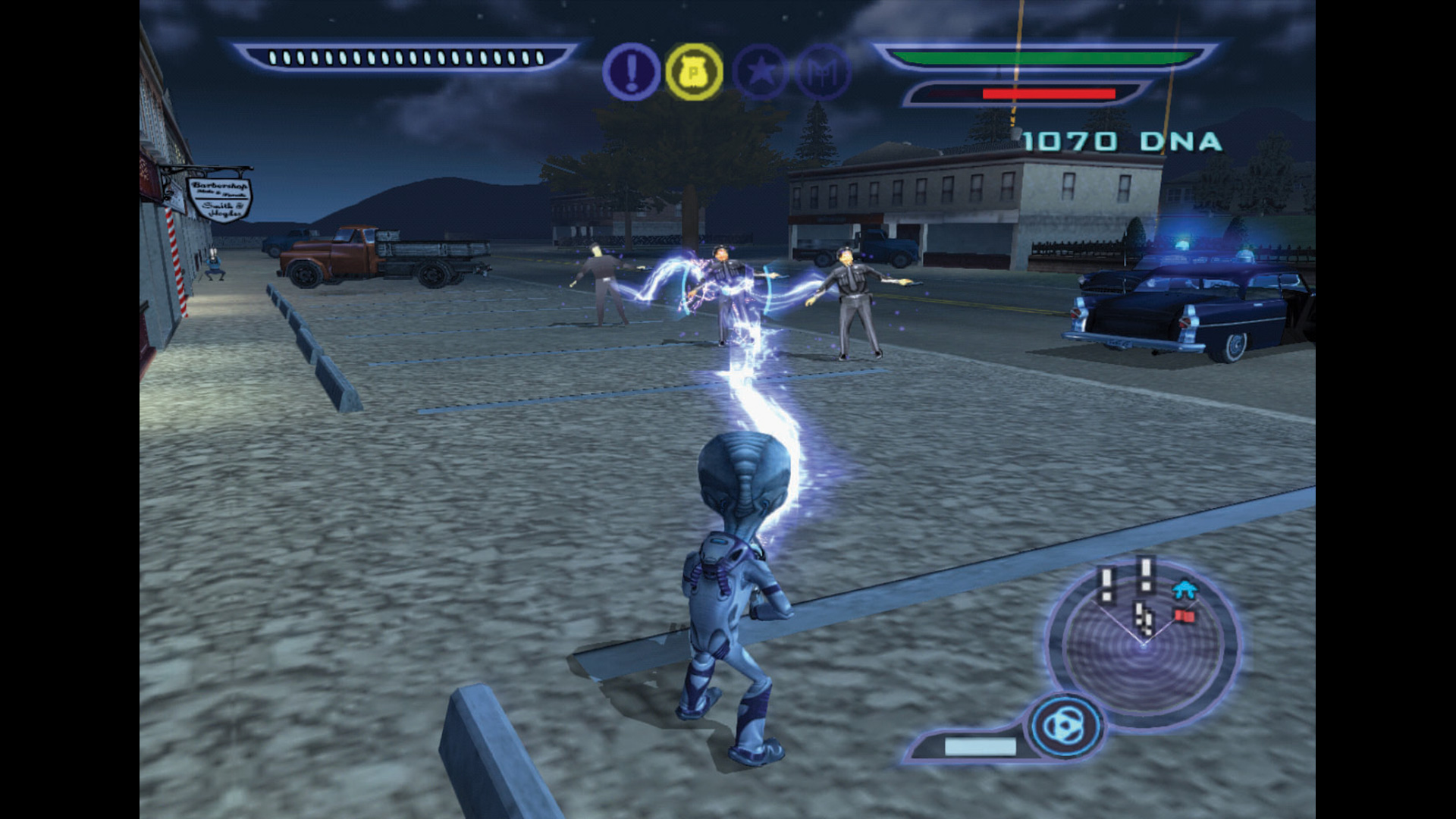Screen dimensions: 1456x819
Task: Toggle the yellow highlighted police alert badge
Action: tap(692, 72)
